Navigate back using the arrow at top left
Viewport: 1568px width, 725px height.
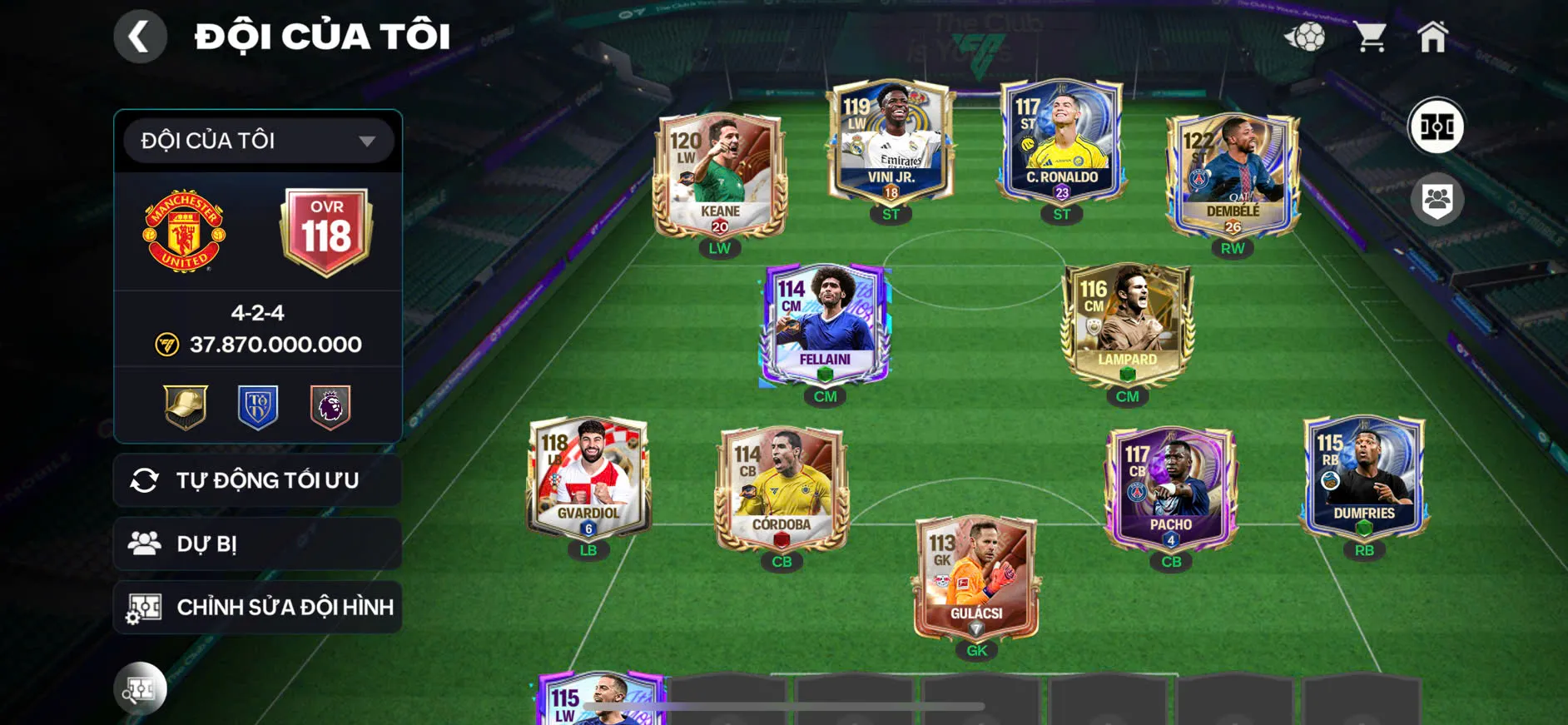tap(140, 36)
